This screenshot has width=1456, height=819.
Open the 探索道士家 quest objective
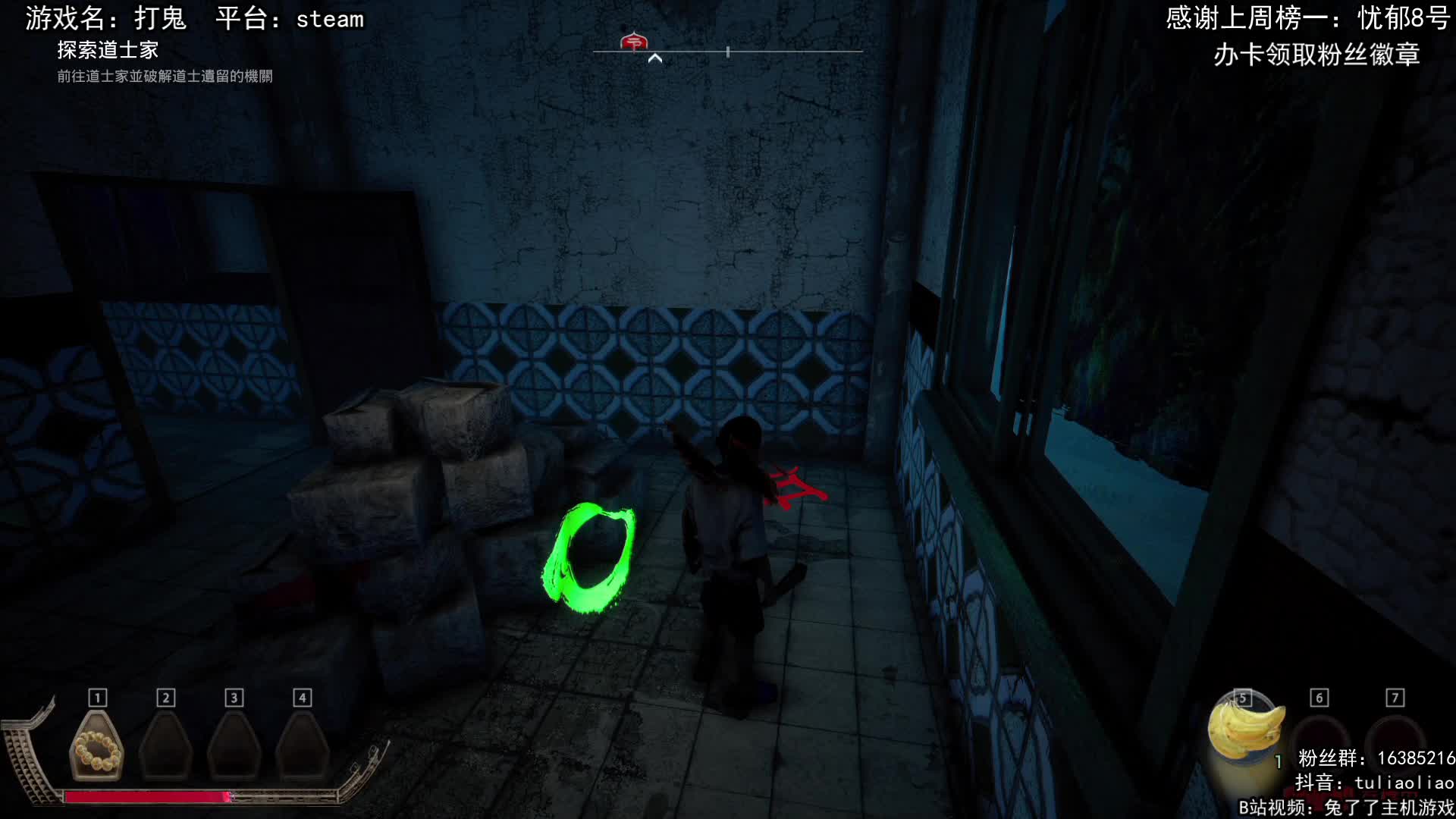point(108,50)
